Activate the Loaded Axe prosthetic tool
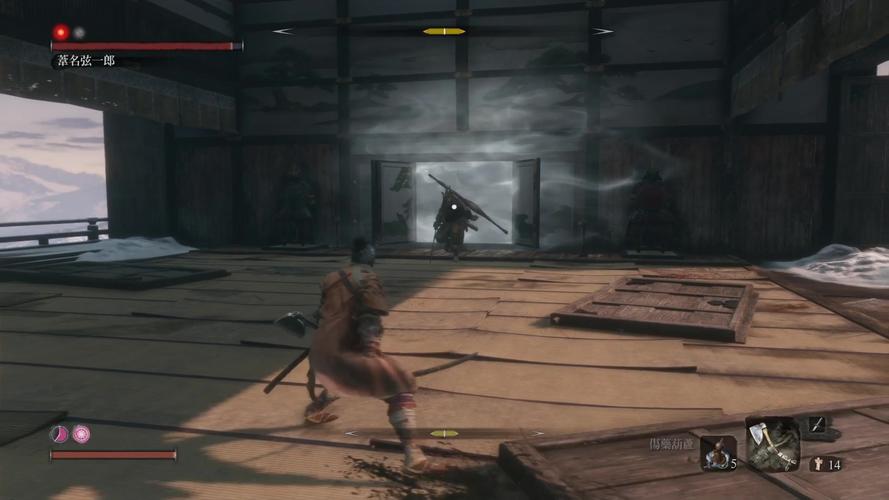The height and width of the screenshot is (500, 889). click(x=773, y=443)
